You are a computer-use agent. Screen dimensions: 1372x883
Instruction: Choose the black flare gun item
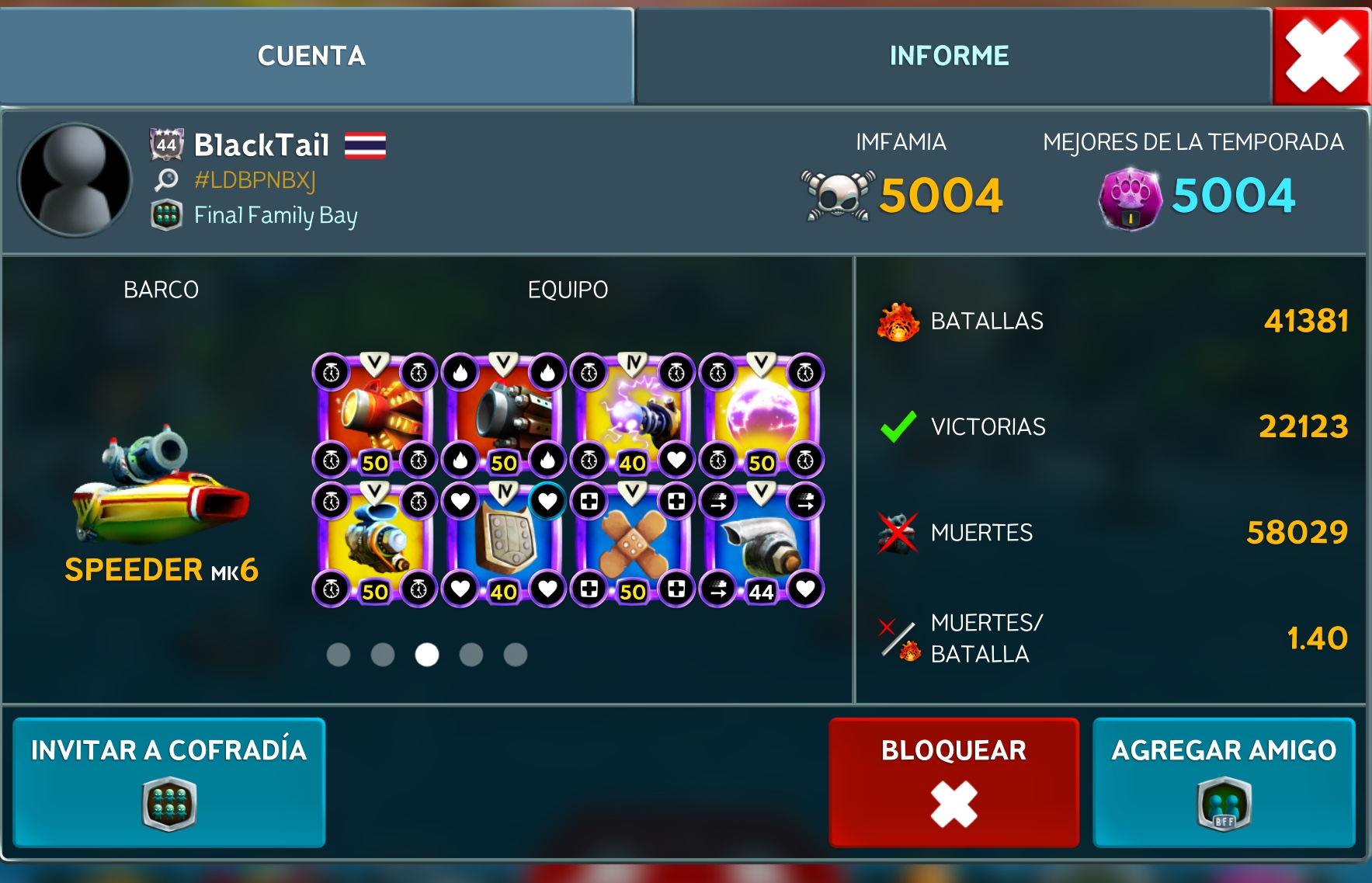pyautogui.click(x=504, y=416)
